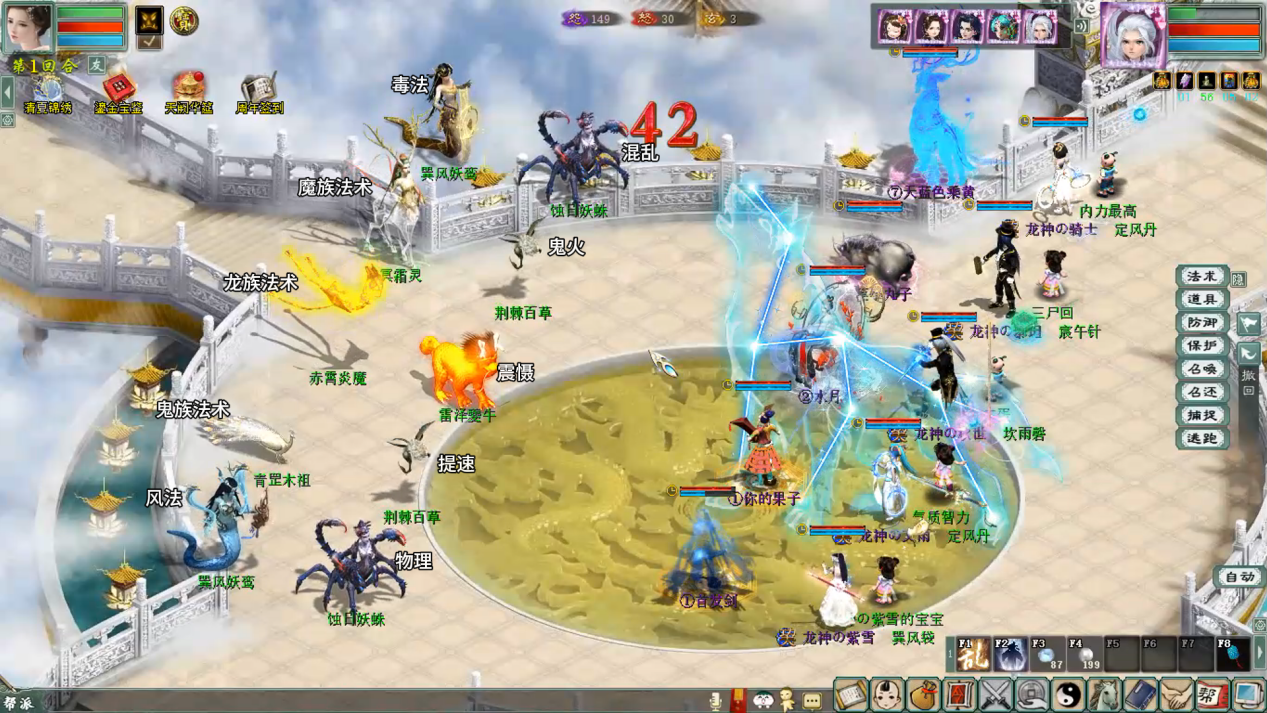Image resolution: width=1267 pixels, height=713 pixels.
Task: Open the 鎏金宝鉴 event icon
Action: (x=118, y=91)
